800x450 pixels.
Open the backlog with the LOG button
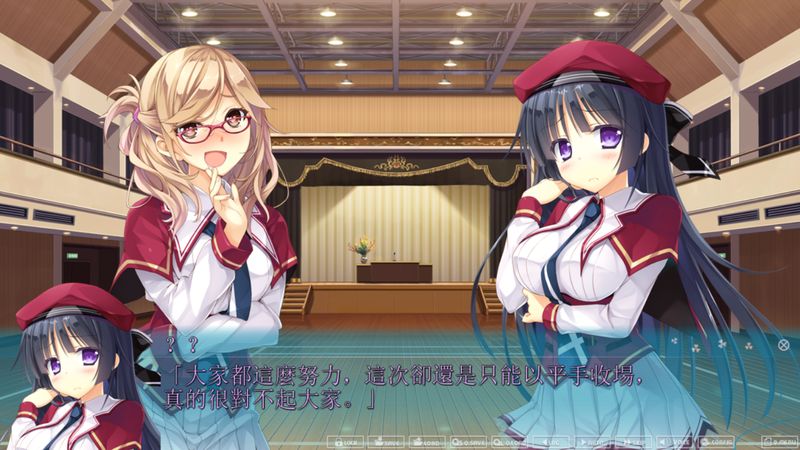[553, 441]
